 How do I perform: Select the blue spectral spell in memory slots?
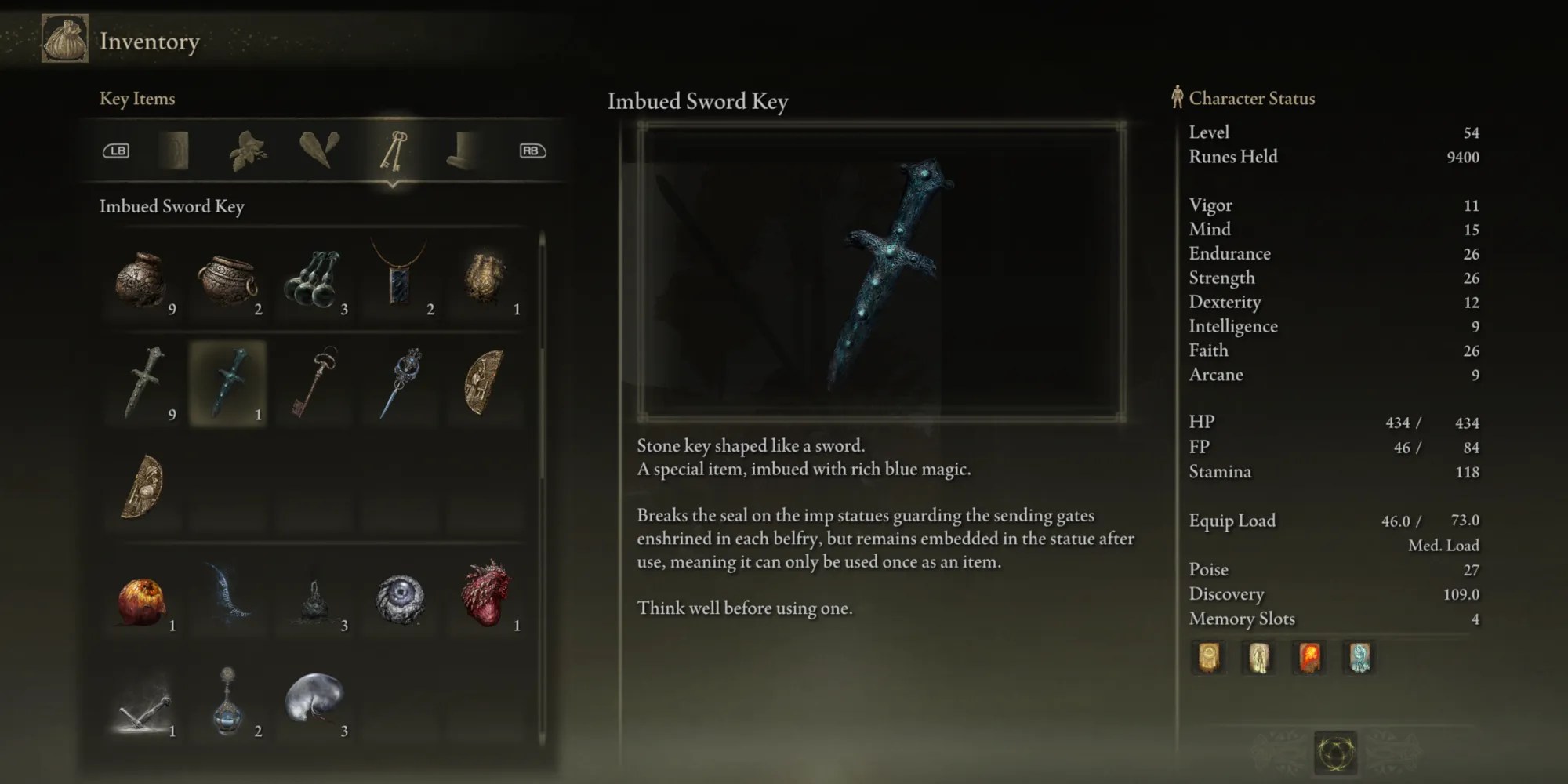1359,659
